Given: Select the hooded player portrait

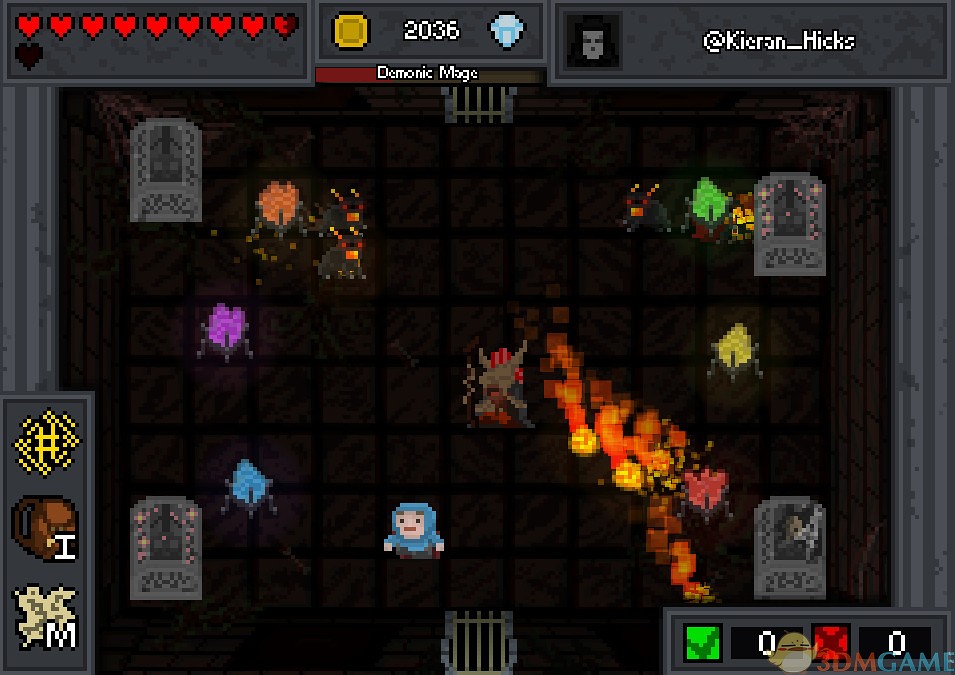Looking at the screenshot, I should [x=592, y=42].
